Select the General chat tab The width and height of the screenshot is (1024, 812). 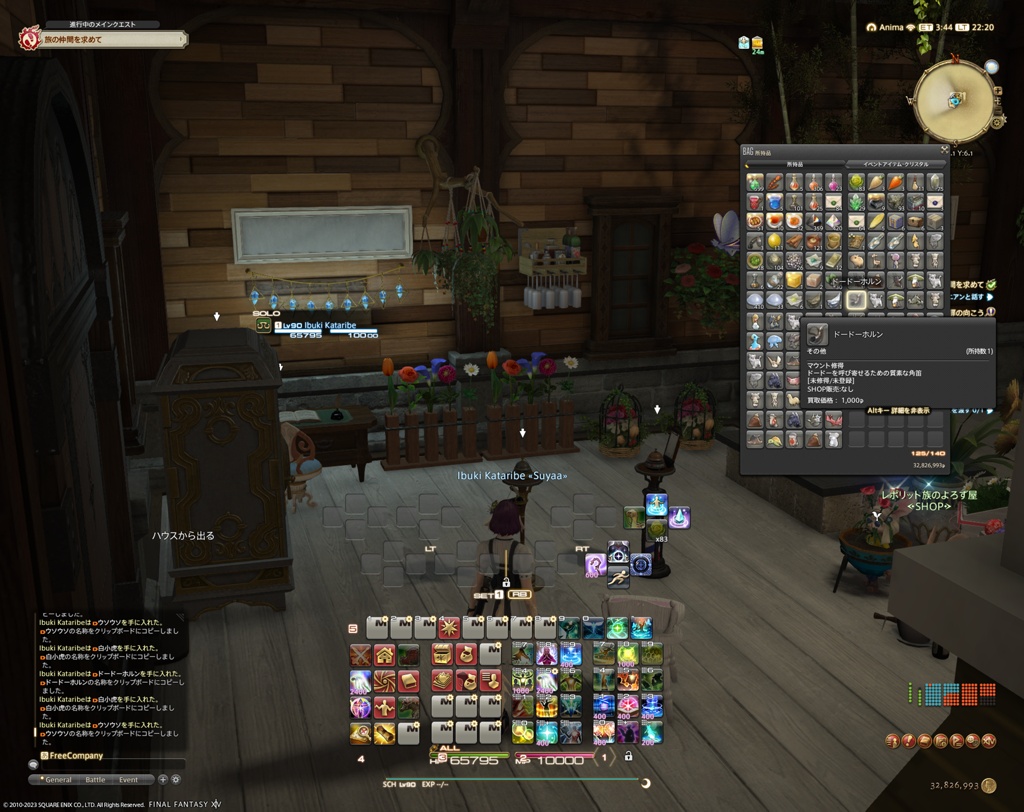coord(58,779)
